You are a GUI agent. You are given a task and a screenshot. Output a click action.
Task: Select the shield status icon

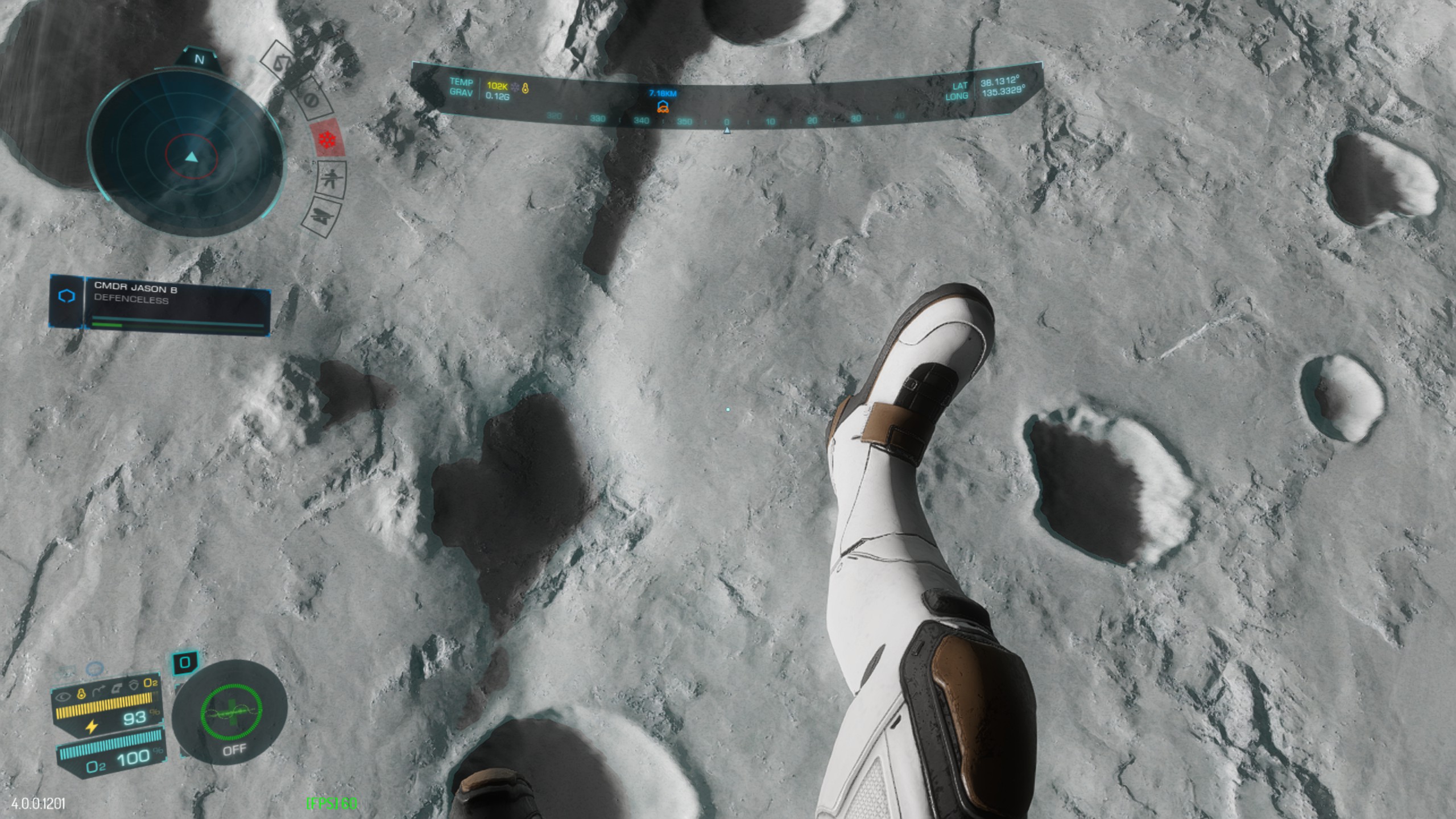pos(134,685)
